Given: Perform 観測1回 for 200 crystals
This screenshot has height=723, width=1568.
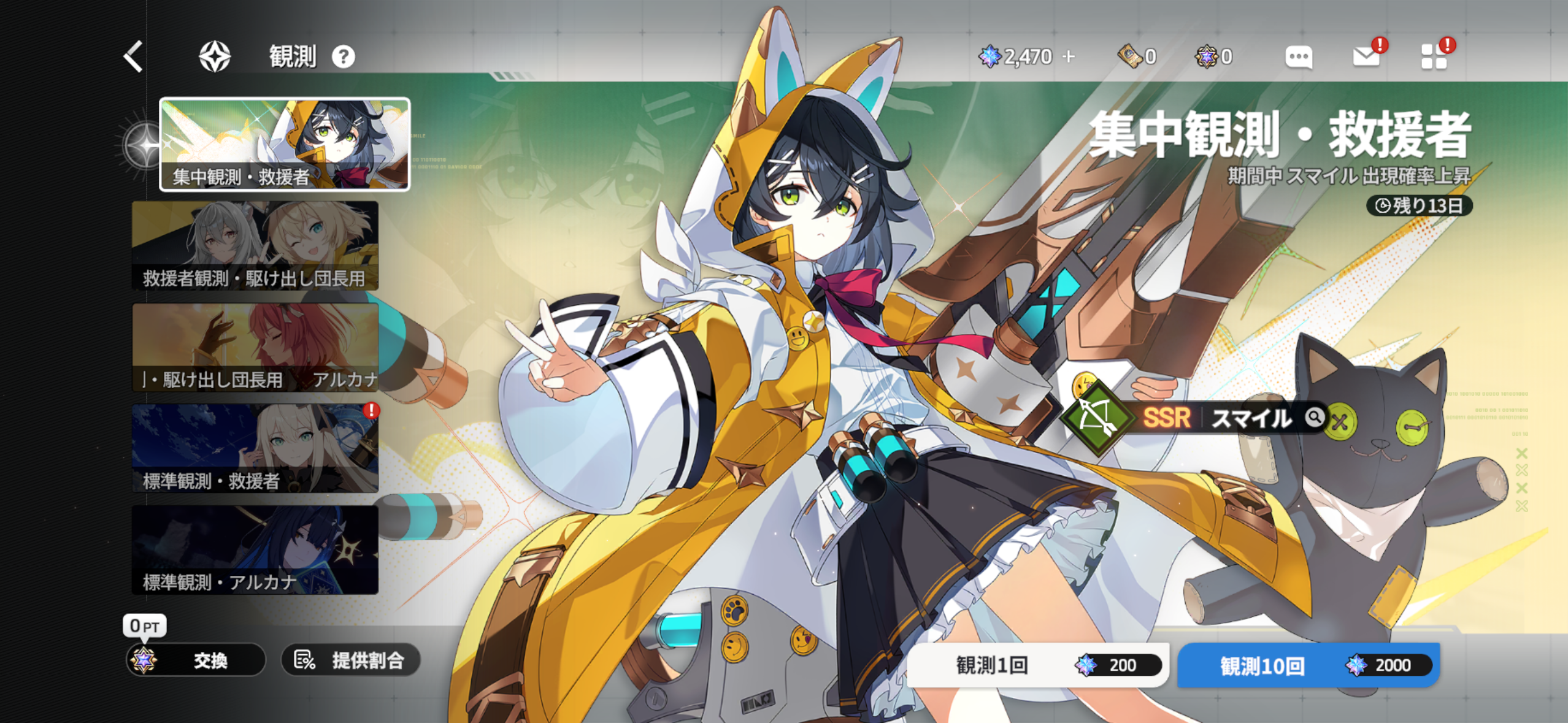Looking at the screenshot, I should (1037, 665).
